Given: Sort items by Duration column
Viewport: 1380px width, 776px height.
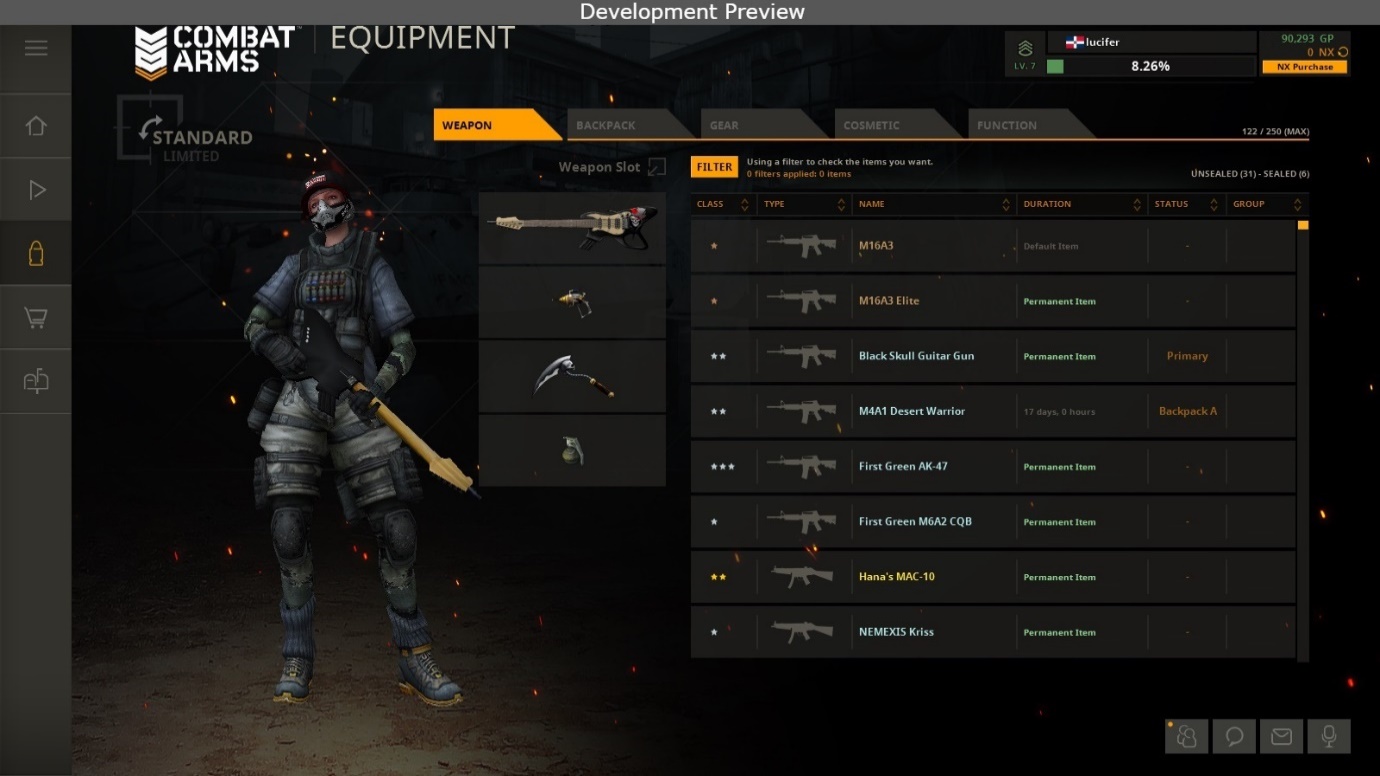Looking at the screenshot, I should pos(1080,204).
